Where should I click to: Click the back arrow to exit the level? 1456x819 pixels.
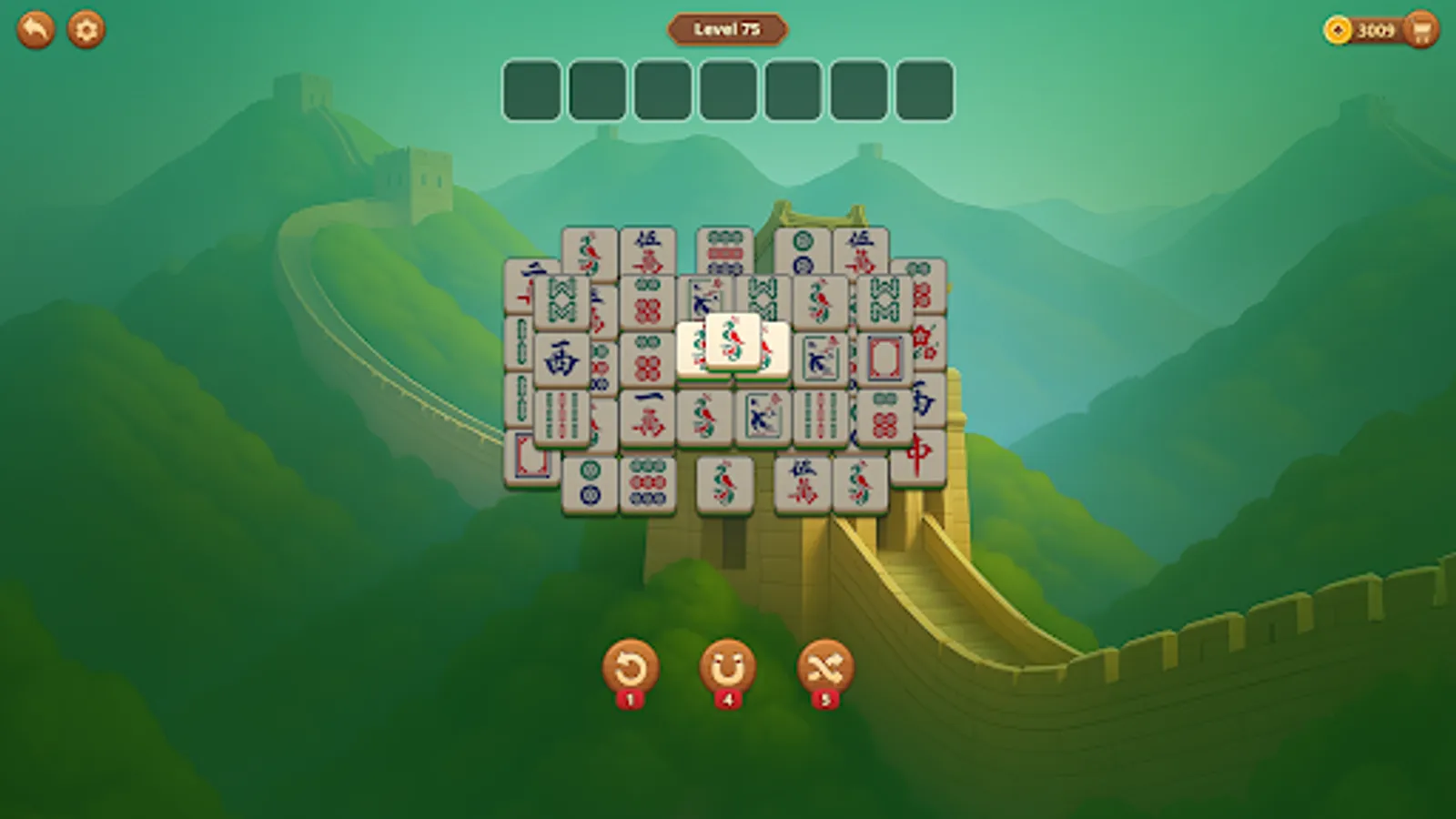(x=35, y=30)
